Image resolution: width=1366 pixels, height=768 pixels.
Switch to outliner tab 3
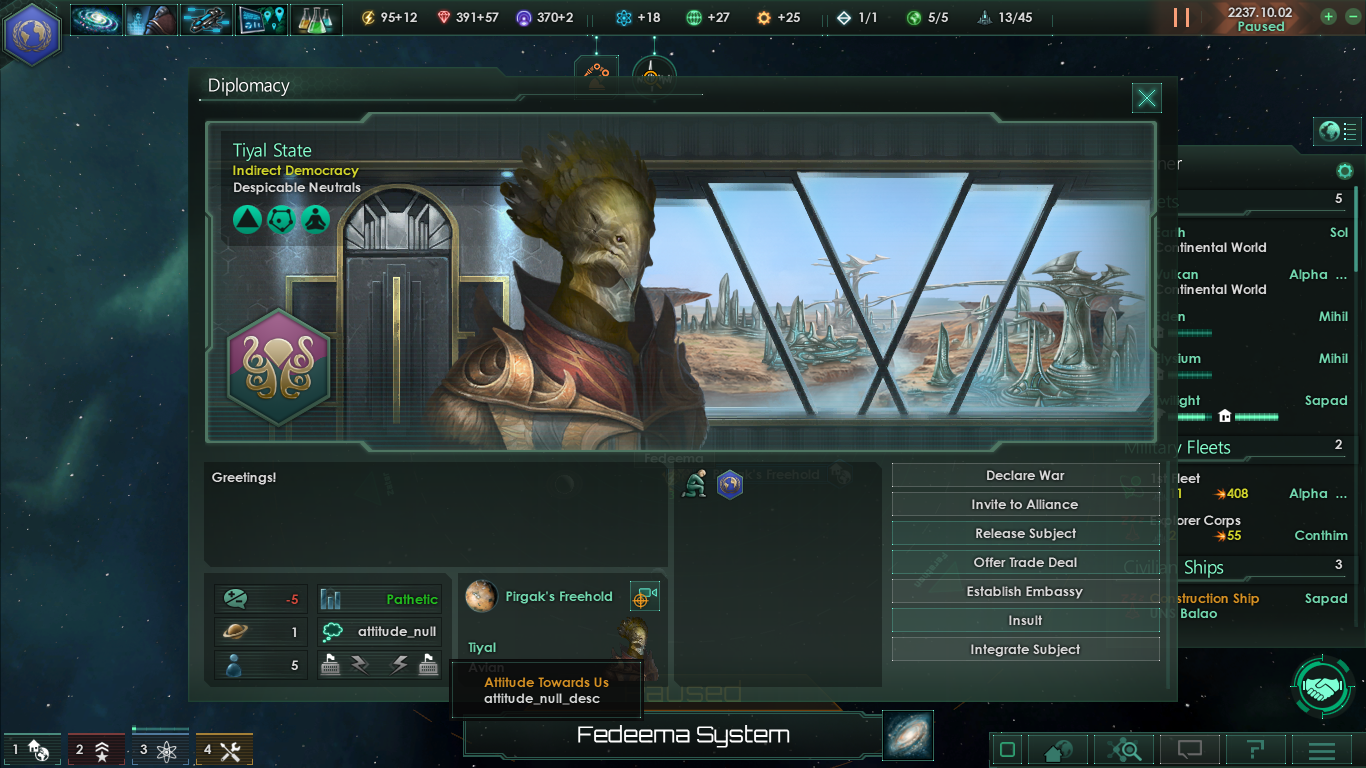click(160, 749)
